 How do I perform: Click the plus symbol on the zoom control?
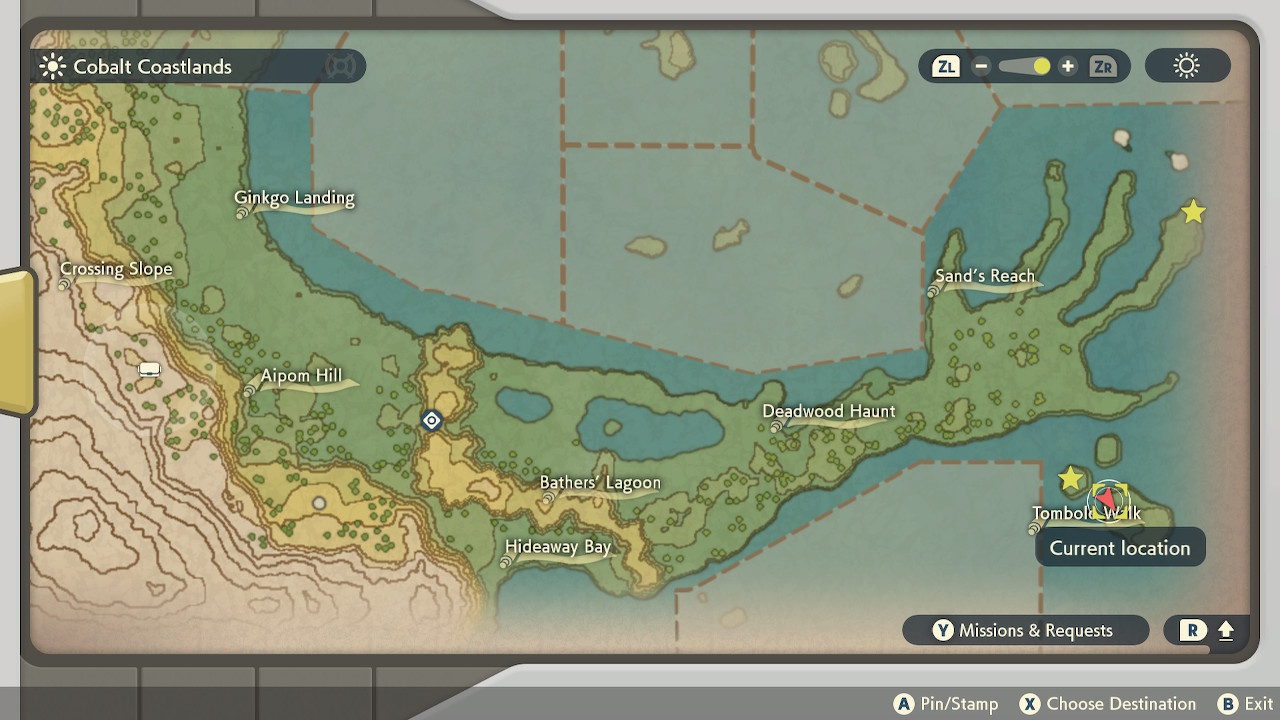(1068, 66)
